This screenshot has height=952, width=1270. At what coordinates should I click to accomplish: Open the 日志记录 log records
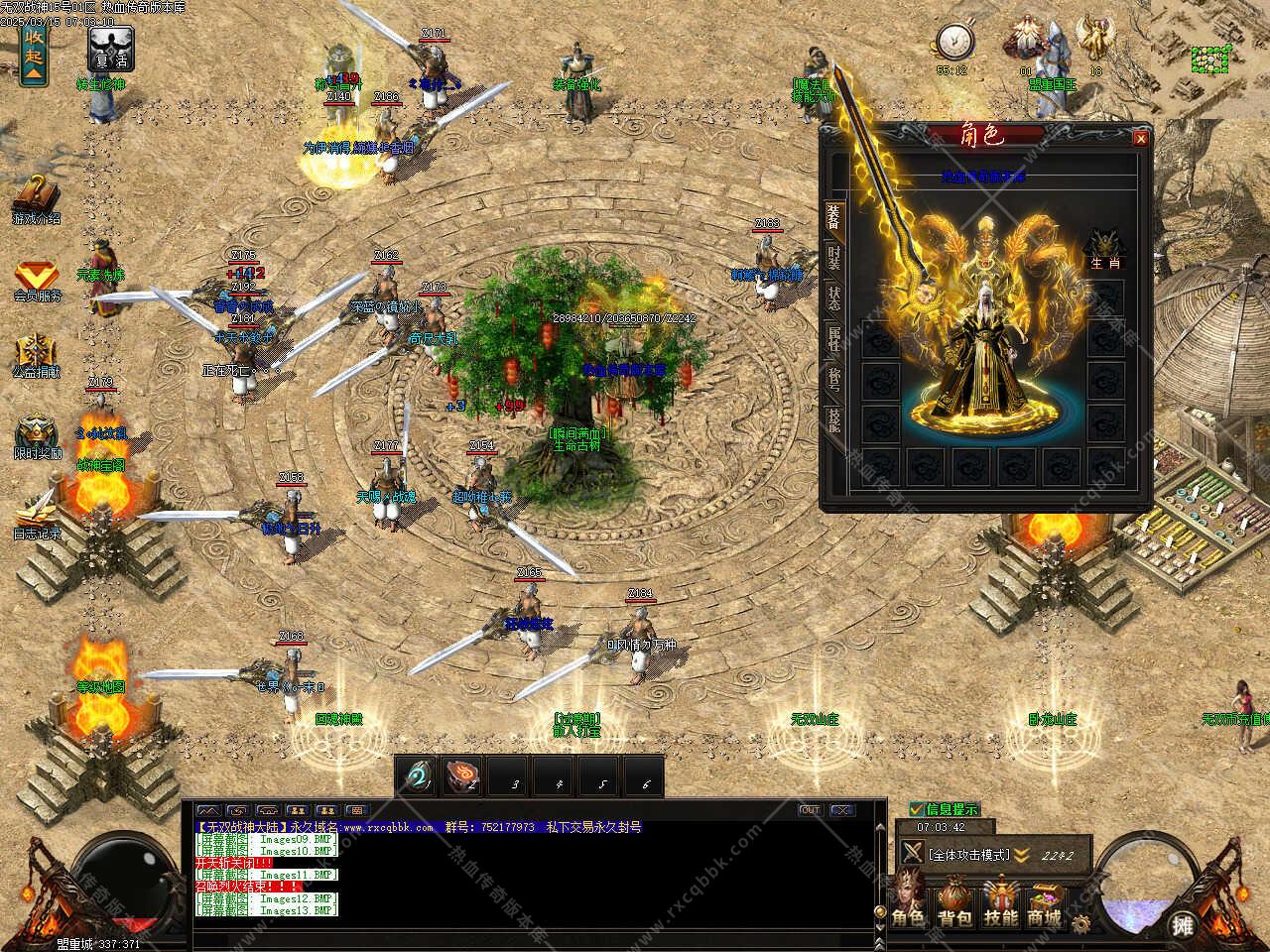point(37,514)
